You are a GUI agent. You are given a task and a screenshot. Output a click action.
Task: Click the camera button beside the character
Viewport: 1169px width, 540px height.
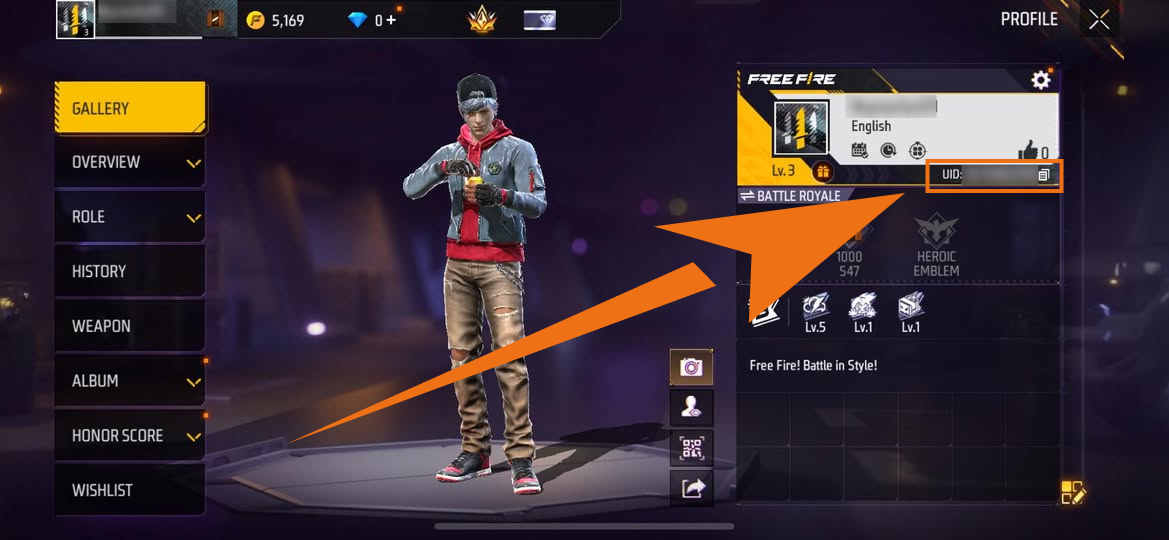tap(691, 367)
